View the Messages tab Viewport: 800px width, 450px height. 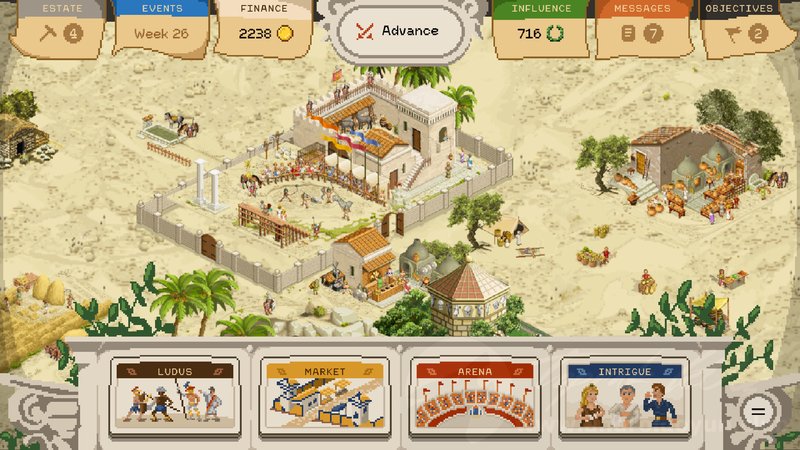[643, 30]
